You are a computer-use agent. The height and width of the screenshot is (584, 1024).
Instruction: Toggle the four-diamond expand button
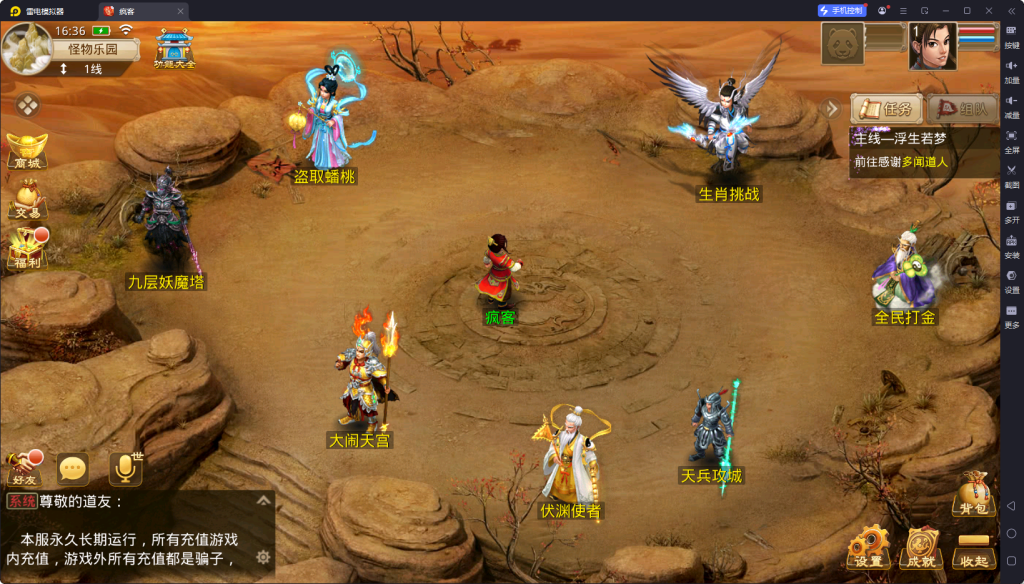pyautogui.click(x=27, y=104)
